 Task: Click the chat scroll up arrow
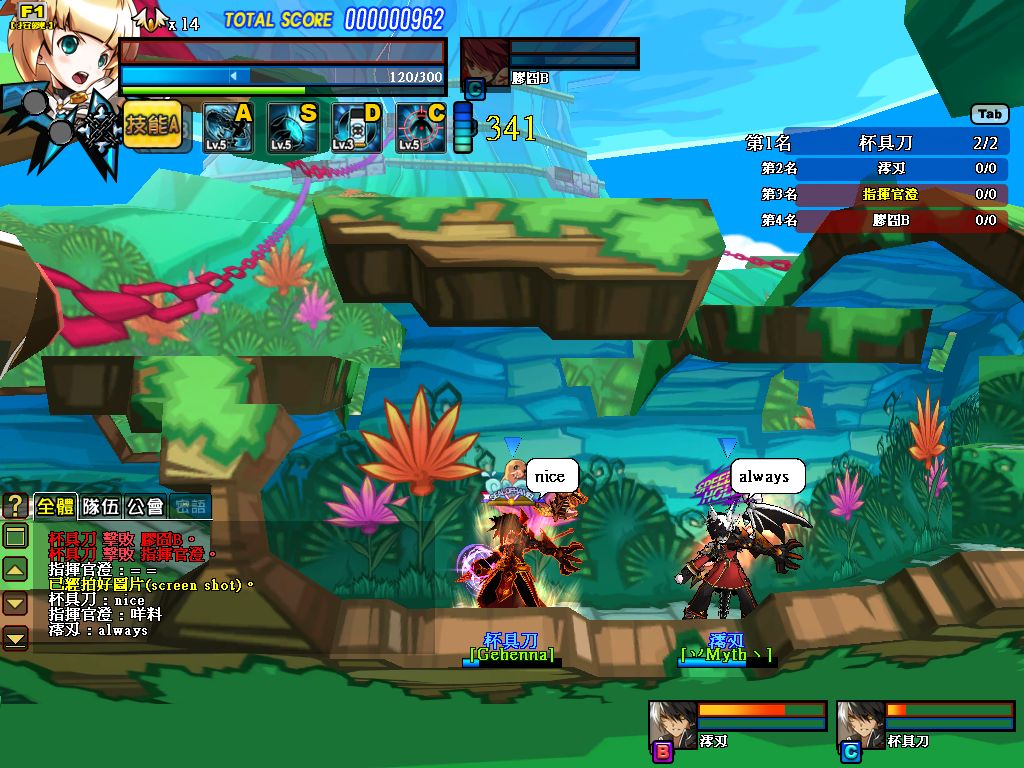click(15, 570)
